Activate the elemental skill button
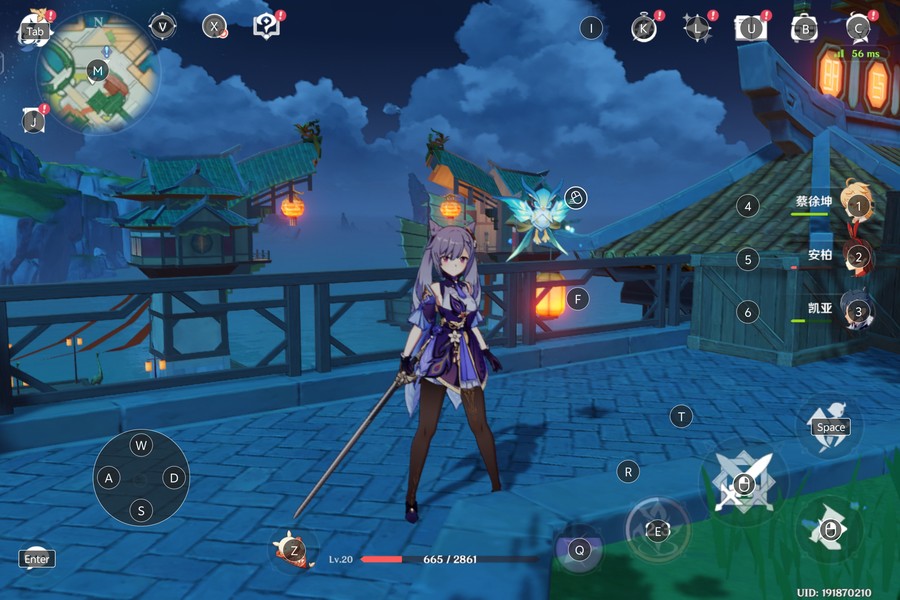This screenshot has width=900, height=600. pos(657,530)
